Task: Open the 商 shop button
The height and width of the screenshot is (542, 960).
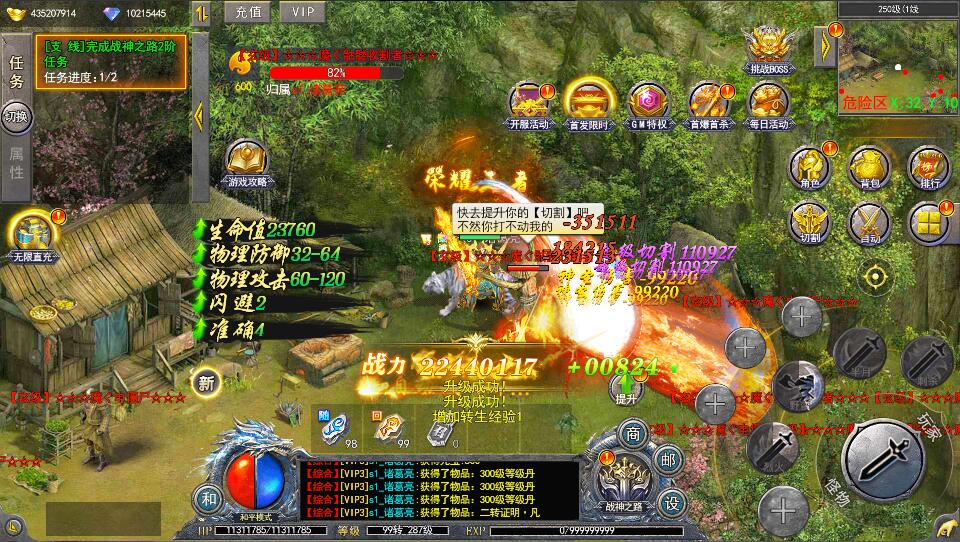Action: tap(632, 434)
